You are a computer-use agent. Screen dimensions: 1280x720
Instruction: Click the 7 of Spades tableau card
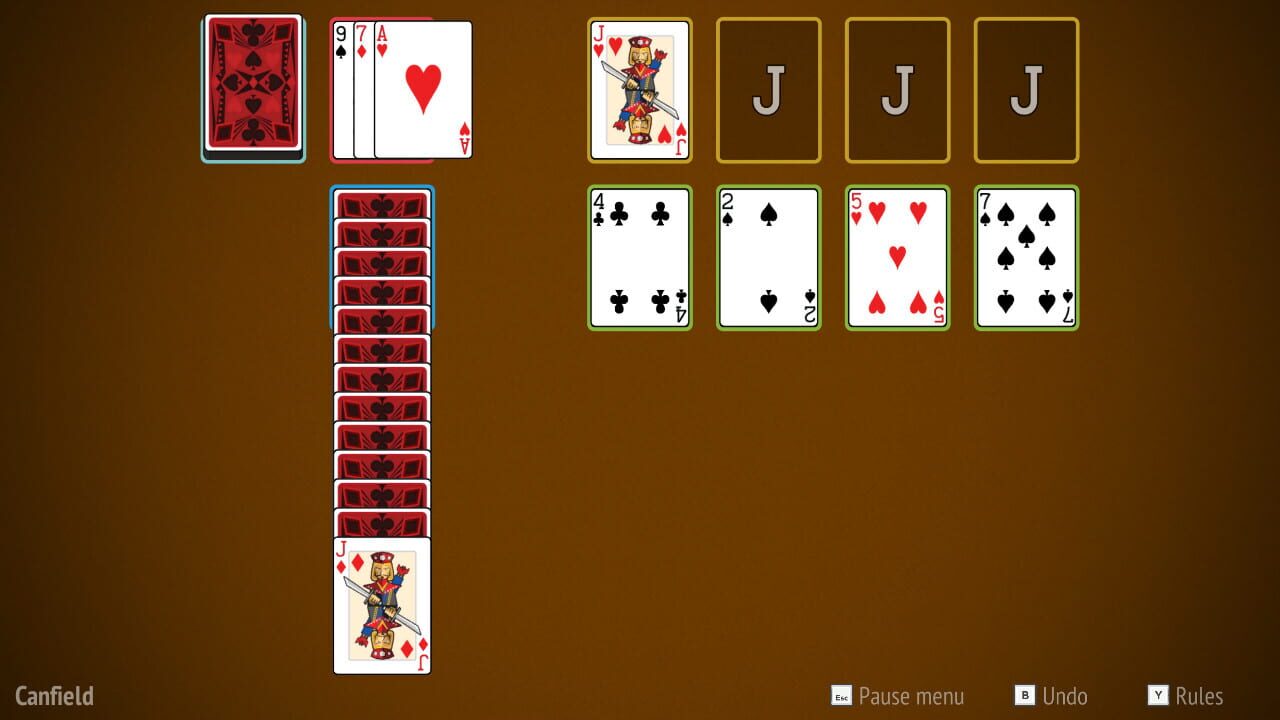click(x=1026, y=256)
